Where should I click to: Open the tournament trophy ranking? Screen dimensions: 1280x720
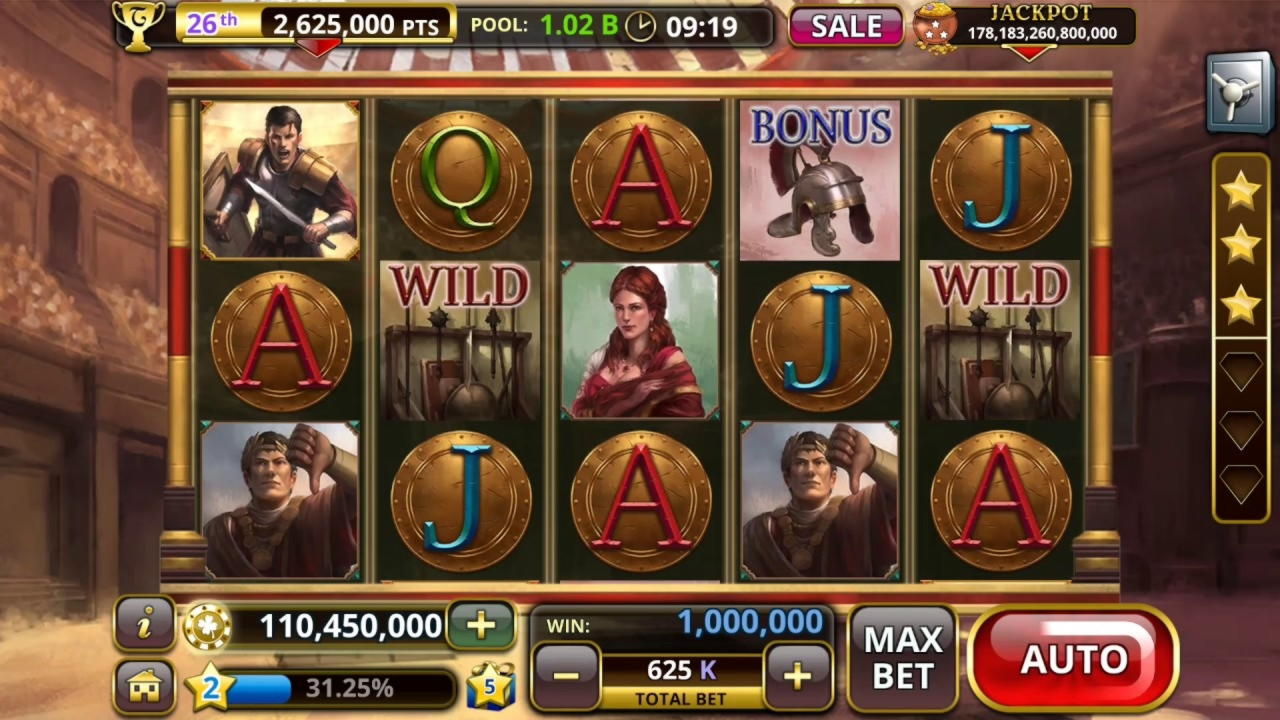click(x=139, y=25)
